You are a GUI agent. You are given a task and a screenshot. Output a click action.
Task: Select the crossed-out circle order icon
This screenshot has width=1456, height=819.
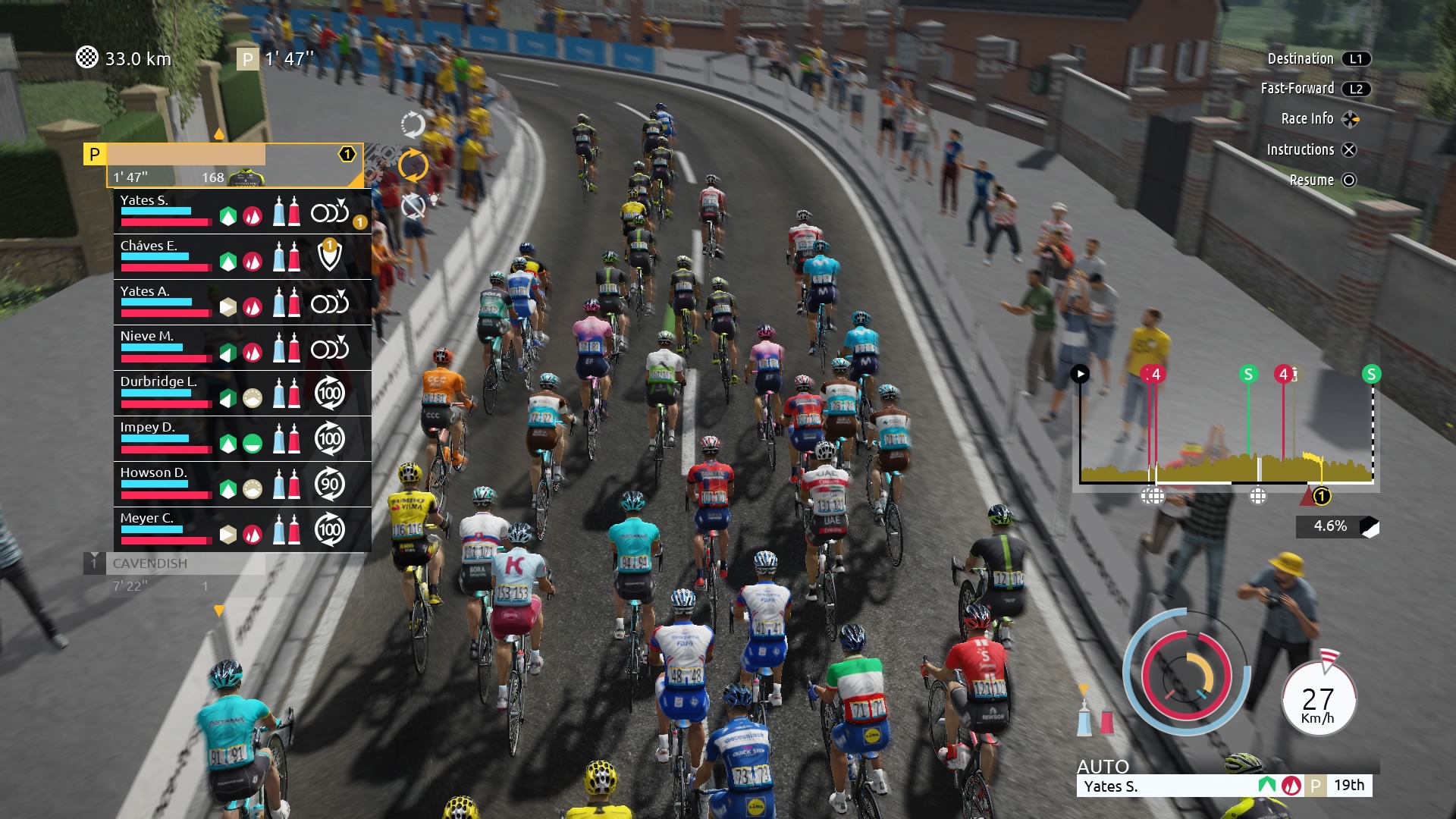point(413,206)
